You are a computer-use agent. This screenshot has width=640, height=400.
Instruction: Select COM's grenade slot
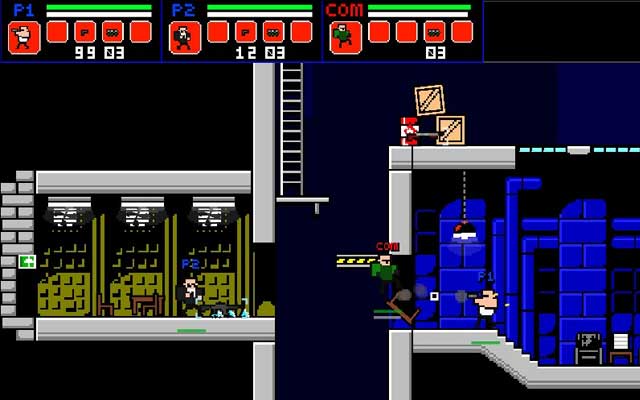pyautogui.click(x=434, y=31)
